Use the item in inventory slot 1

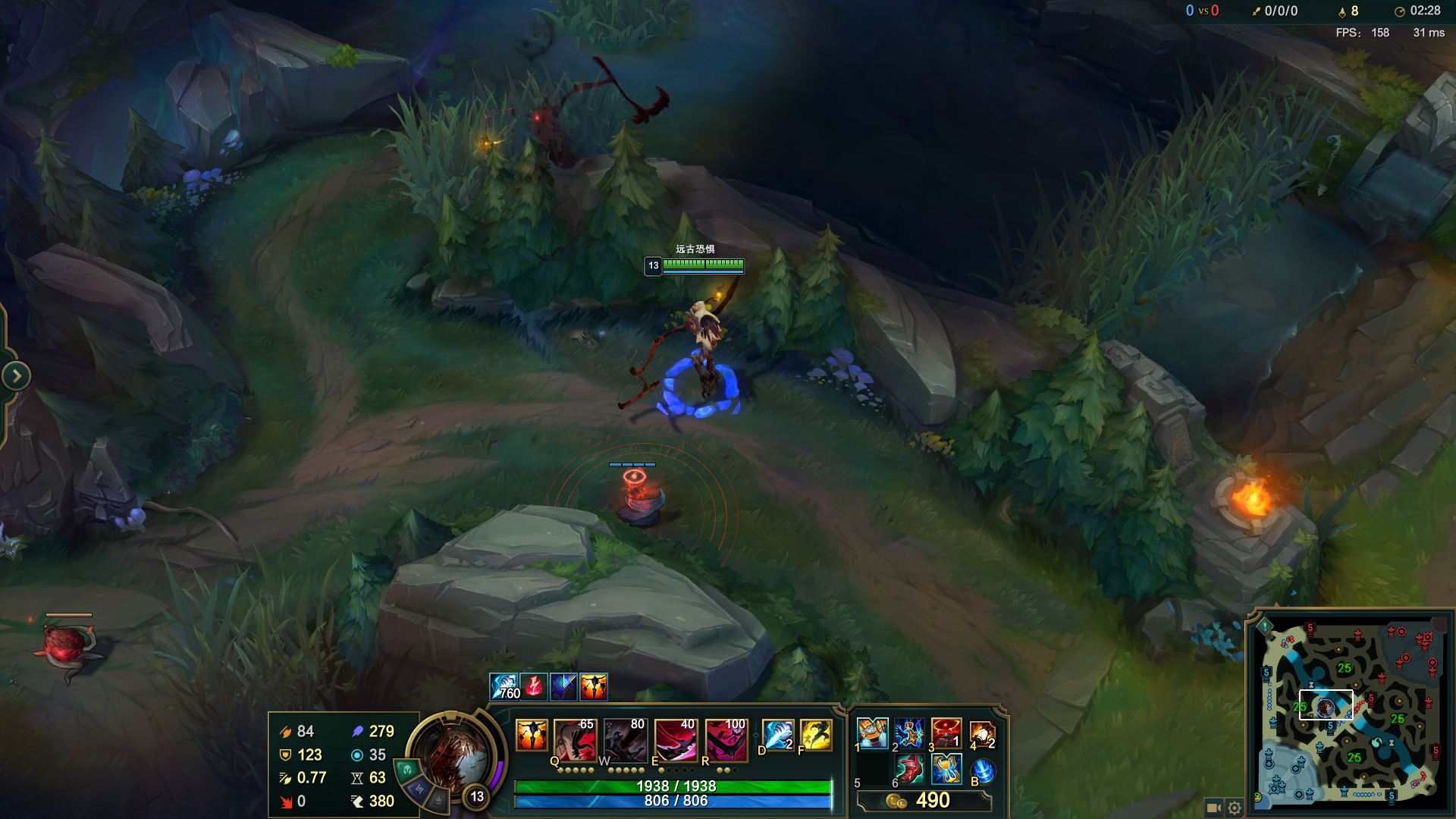coord(872,733)
